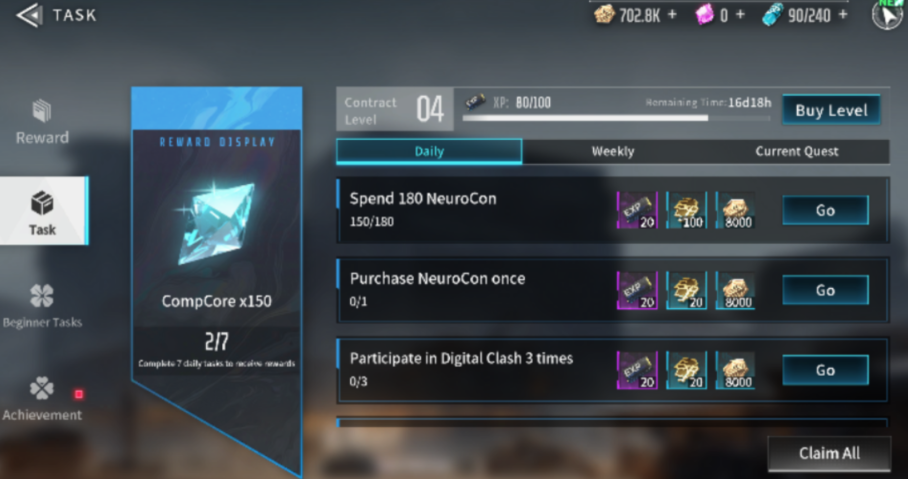
Task: Open the Reward section
Action: coord(42,121)
